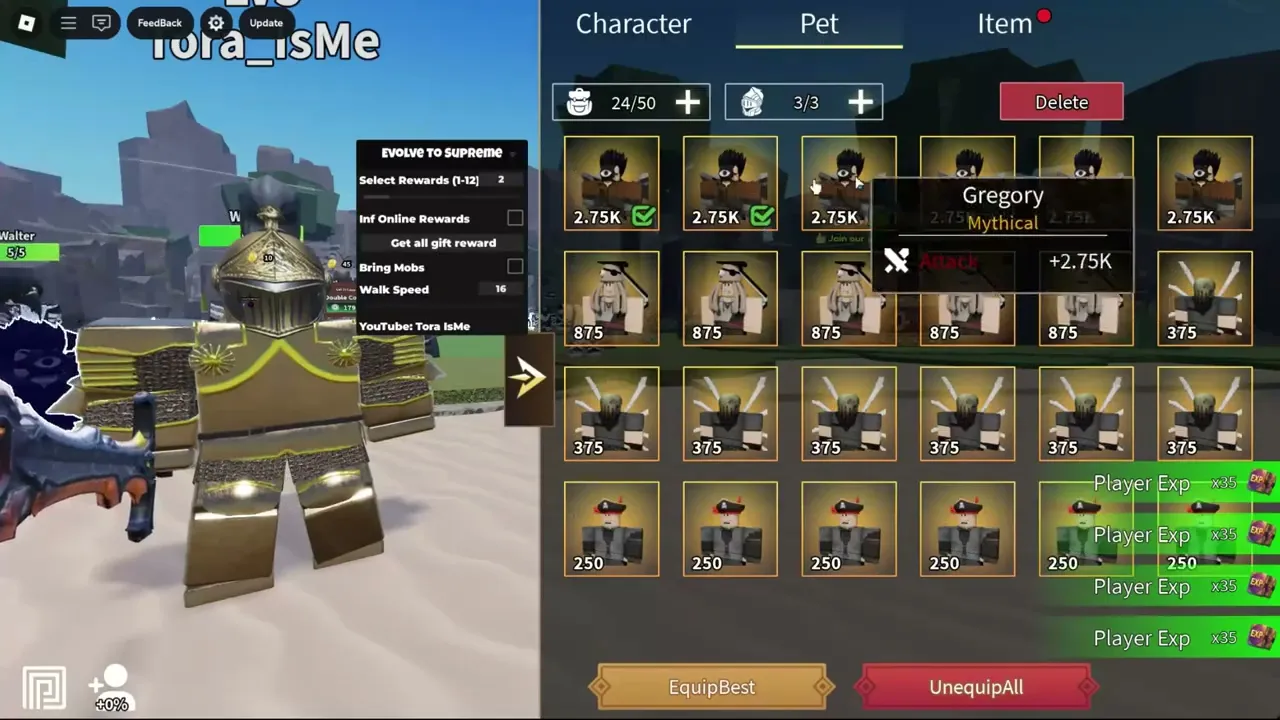This screenshot has width=1280, height=720.
Task: Click Get all gift reward
Action: point(441,242)
